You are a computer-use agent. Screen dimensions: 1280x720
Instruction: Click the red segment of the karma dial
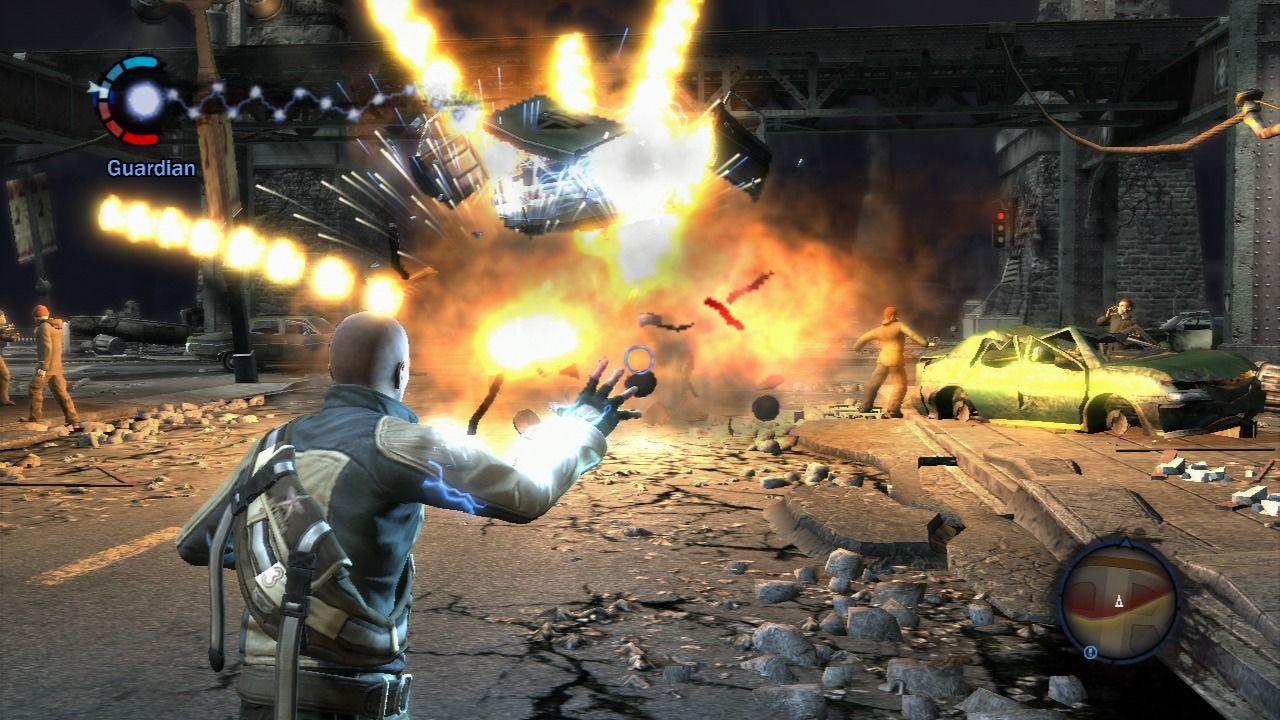(138, 138)
